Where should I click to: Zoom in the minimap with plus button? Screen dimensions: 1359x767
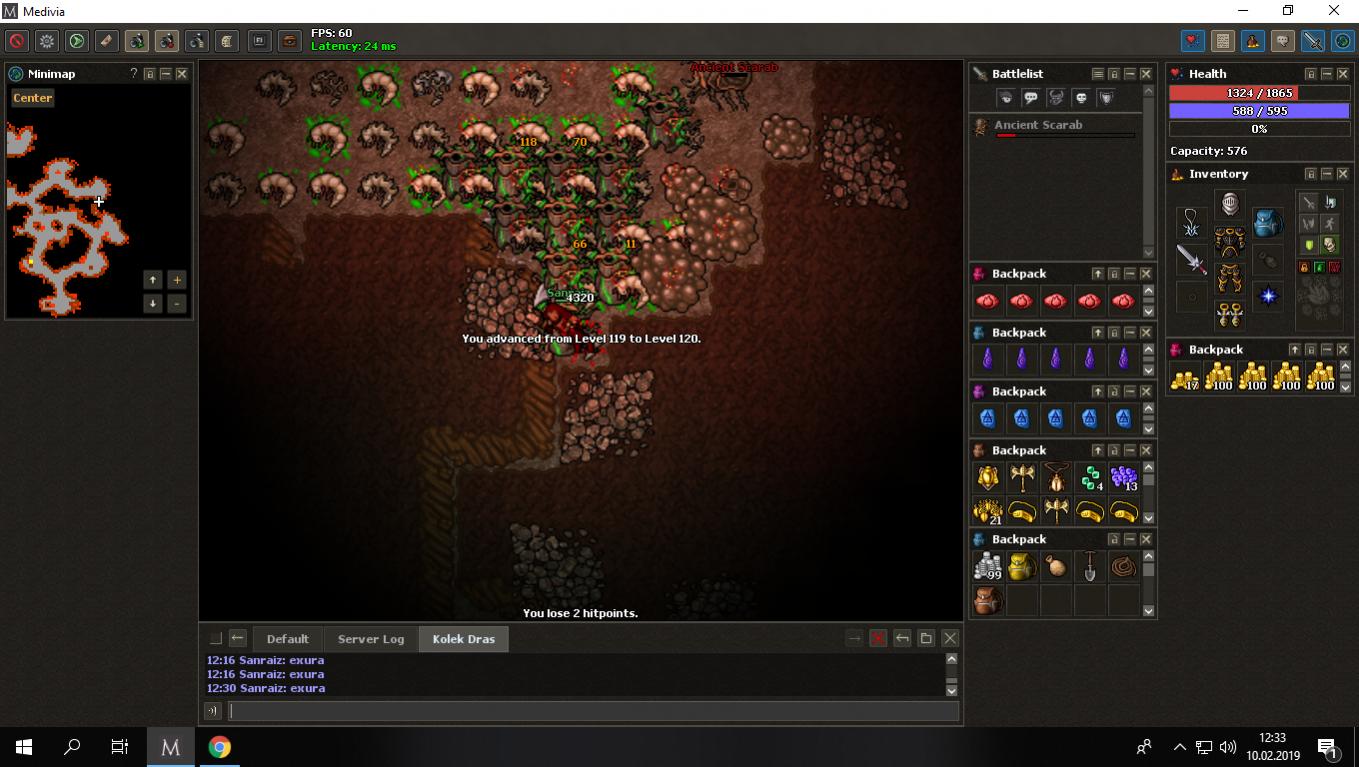[x=177, y=280]
